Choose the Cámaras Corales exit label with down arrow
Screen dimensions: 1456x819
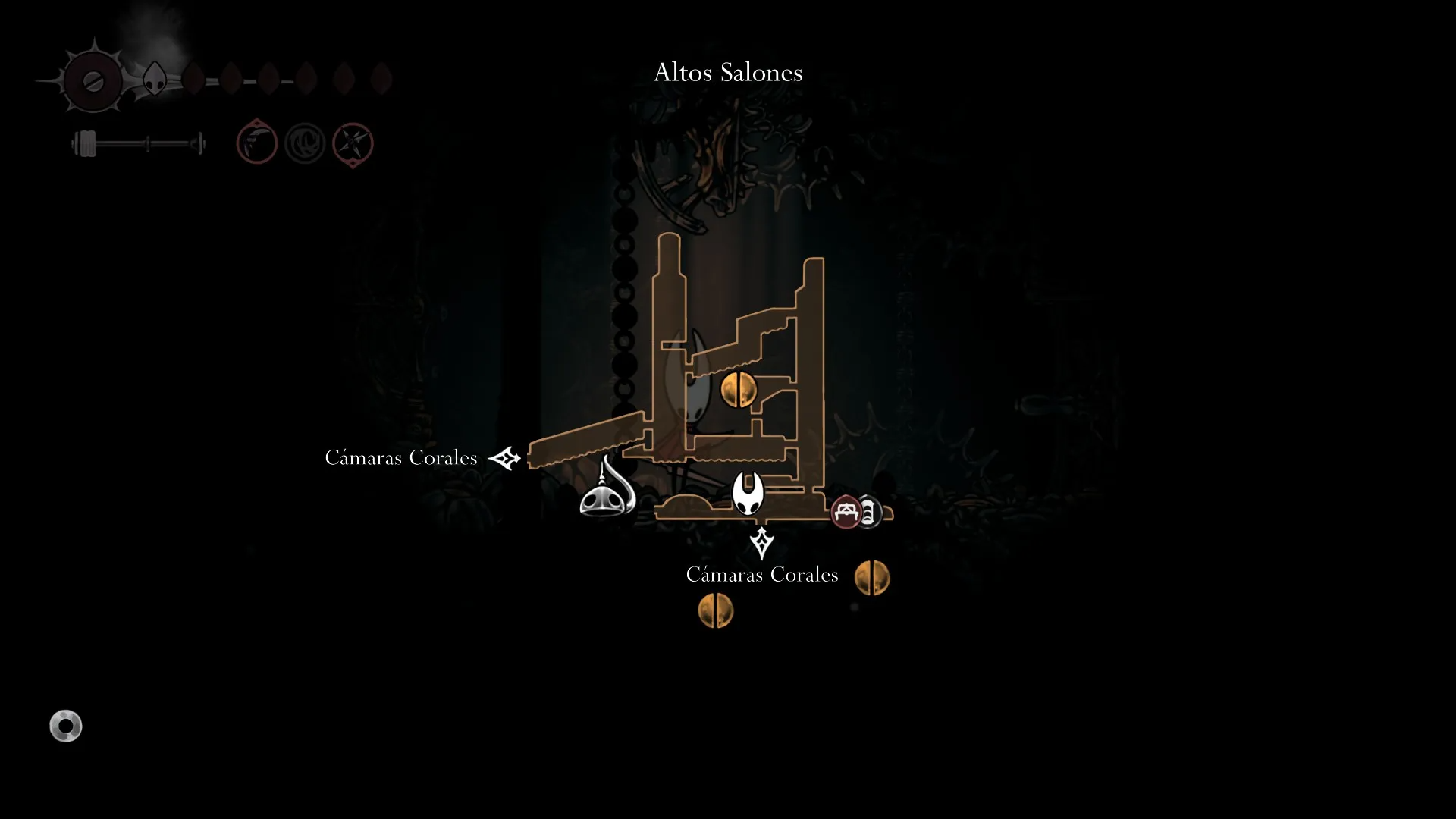click(761, 575)
